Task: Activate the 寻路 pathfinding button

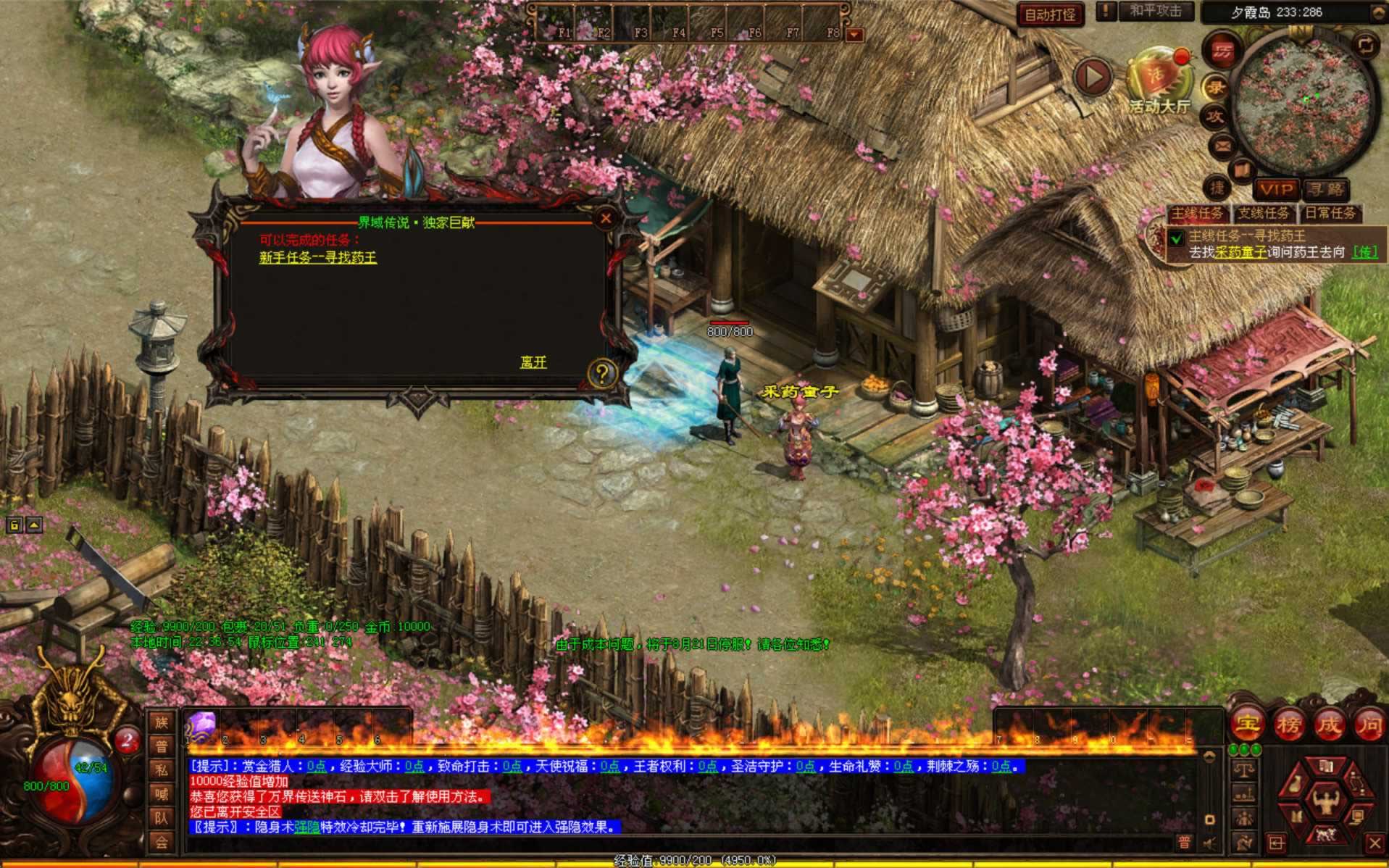Action: [1325, 190]
